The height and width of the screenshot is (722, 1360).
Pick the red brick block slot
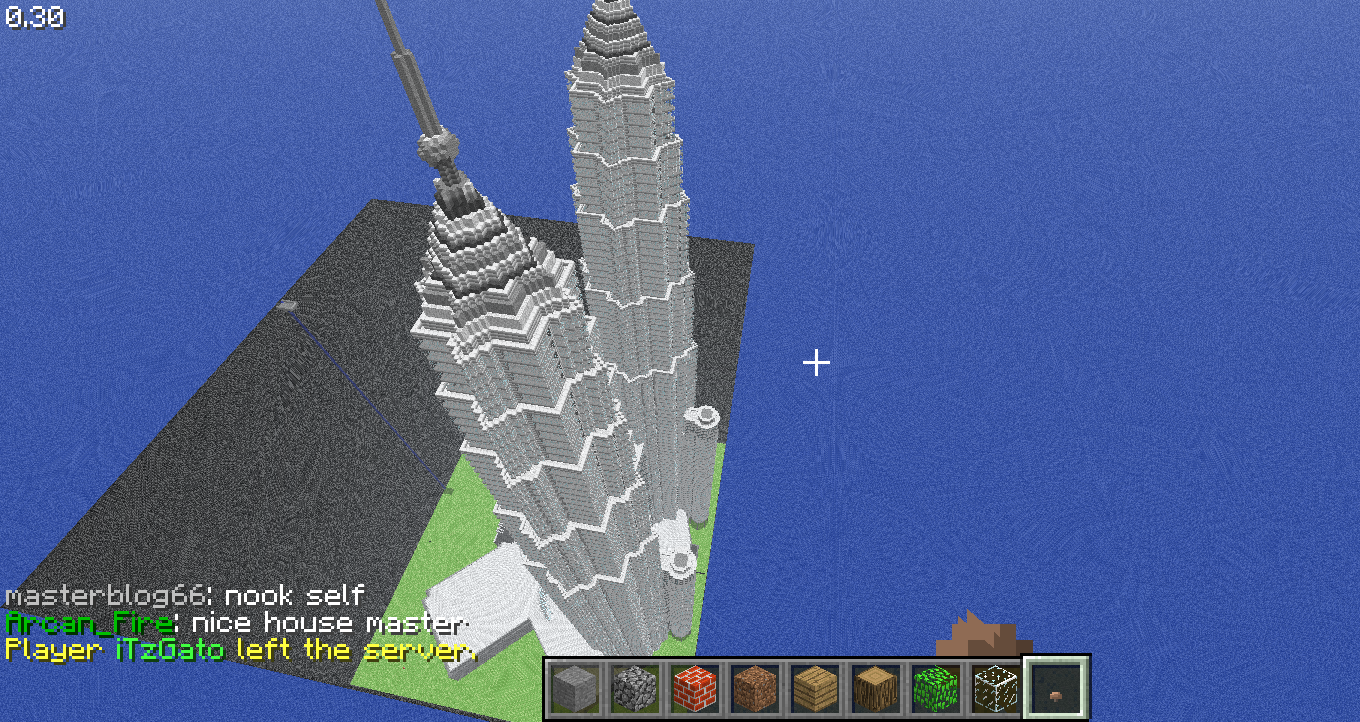[692, 688]
